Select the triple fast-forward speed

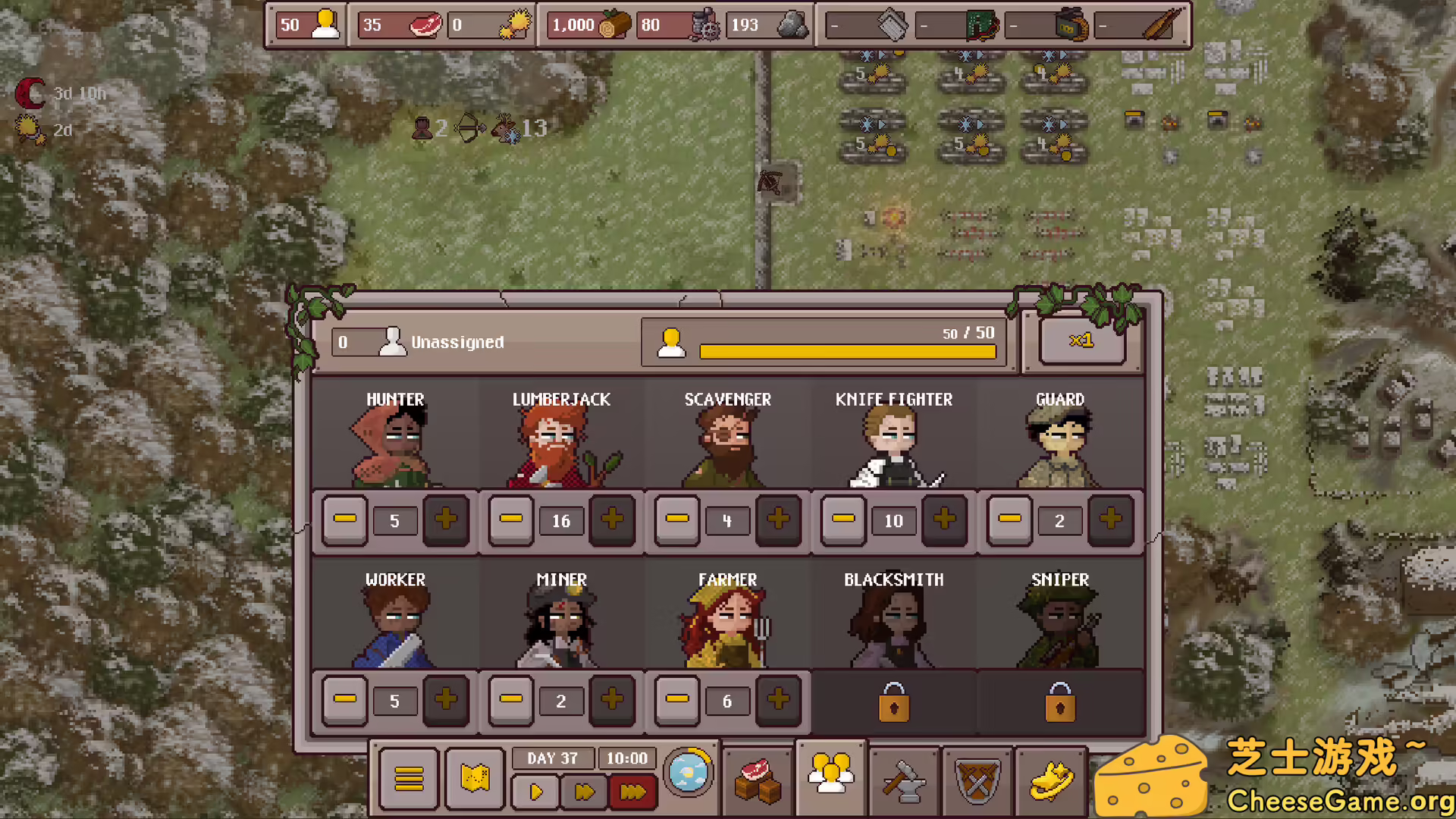pos(632,792)
